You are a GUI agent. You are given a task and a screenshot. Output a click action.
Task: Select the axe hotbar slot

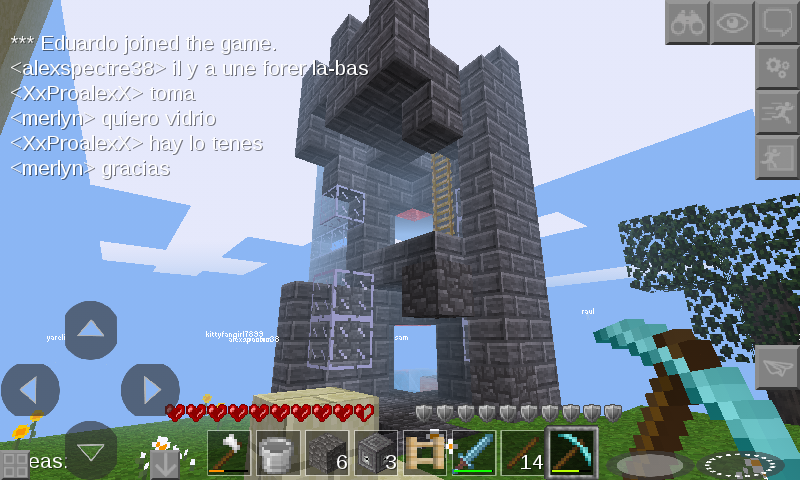(231, 452)
